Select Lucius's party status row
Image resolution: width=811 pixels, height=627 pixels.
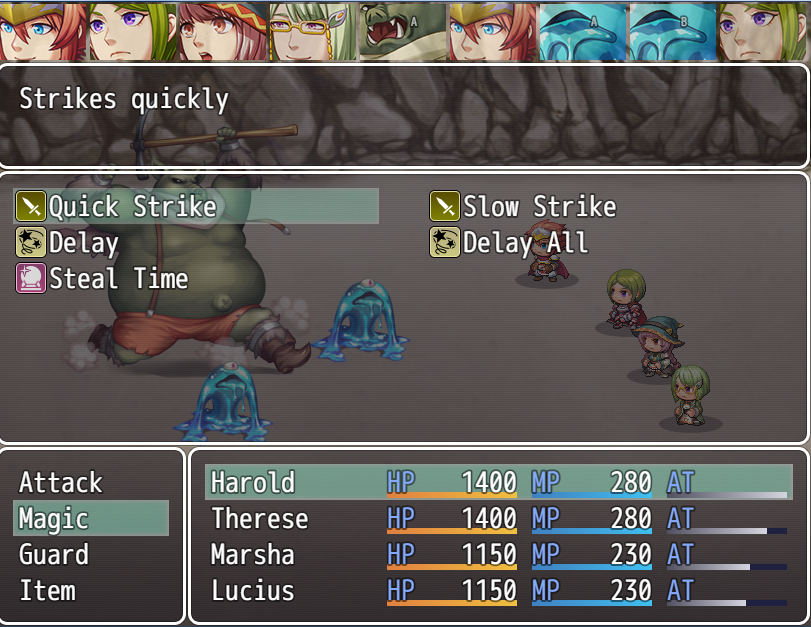pos(498,591)
